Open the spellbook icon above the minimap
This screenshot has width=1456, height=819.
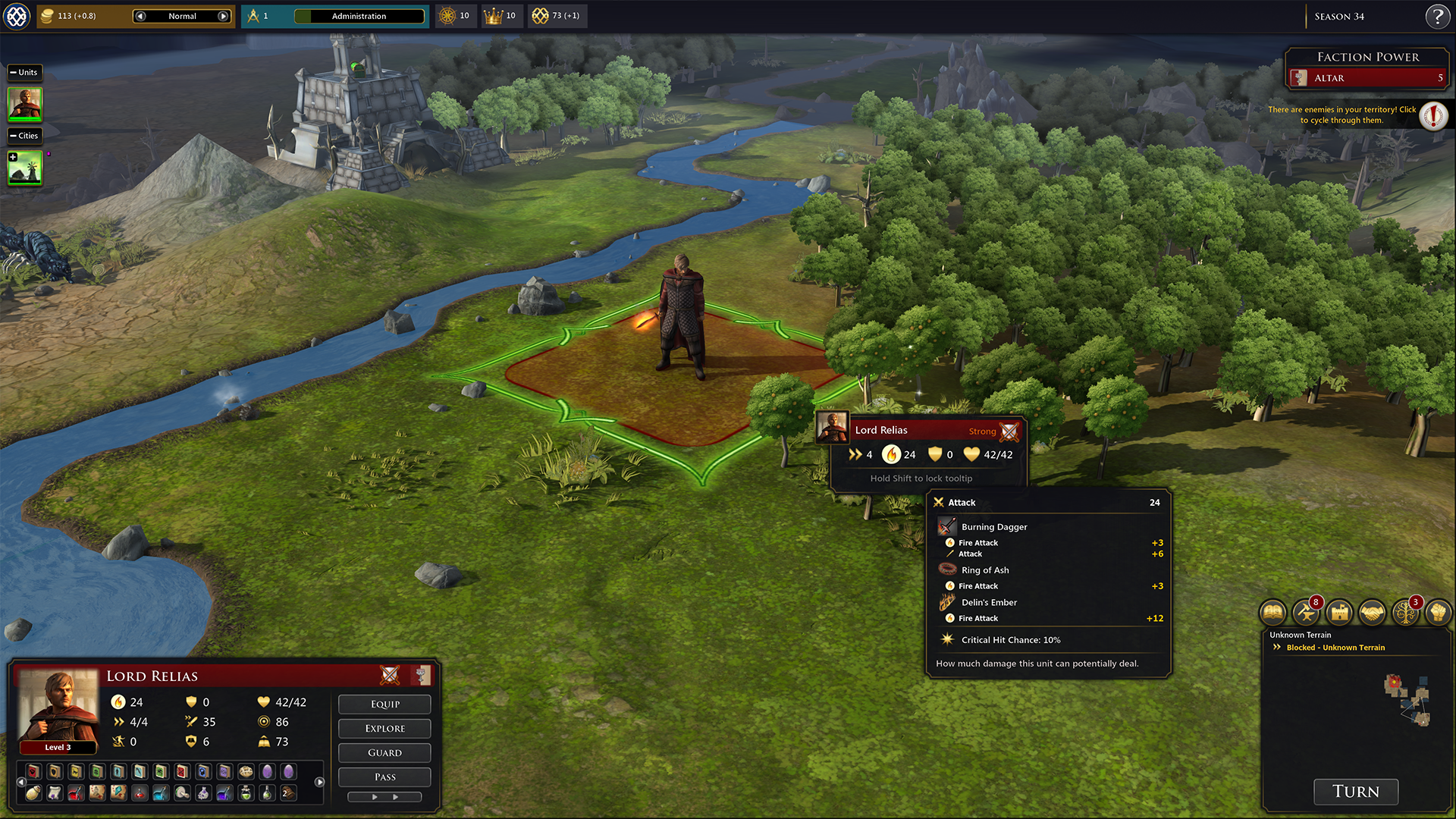[x=1273, y=612]
